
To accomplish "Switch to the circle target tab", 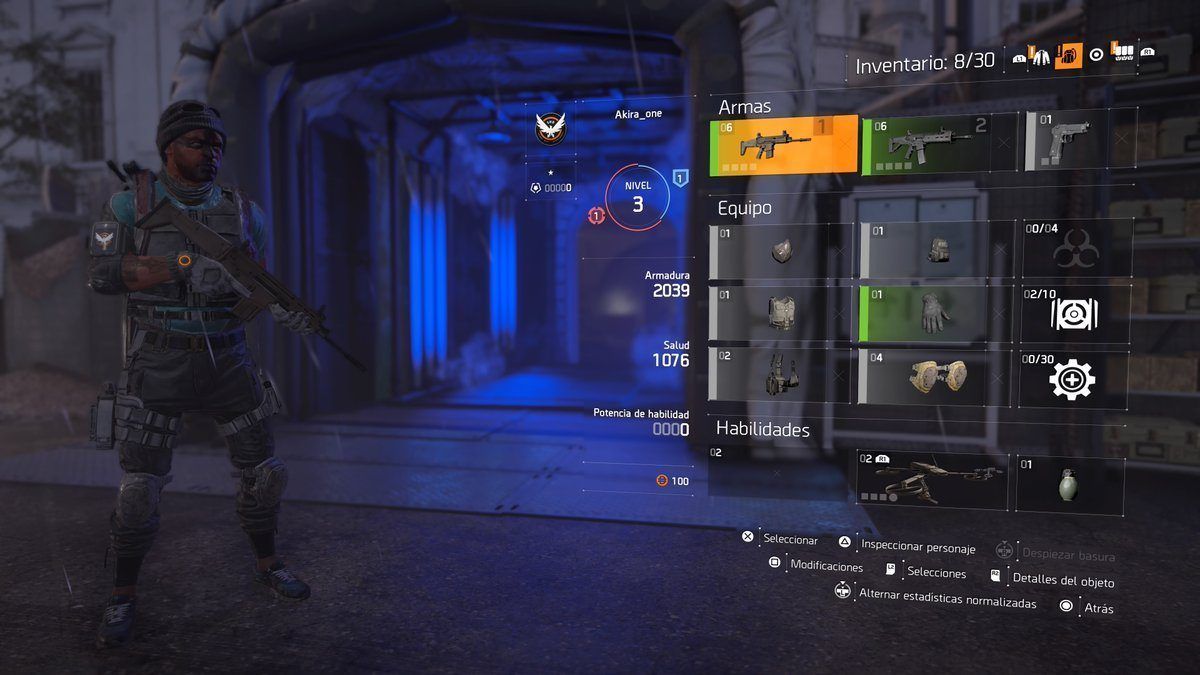I will (1096, 56).
